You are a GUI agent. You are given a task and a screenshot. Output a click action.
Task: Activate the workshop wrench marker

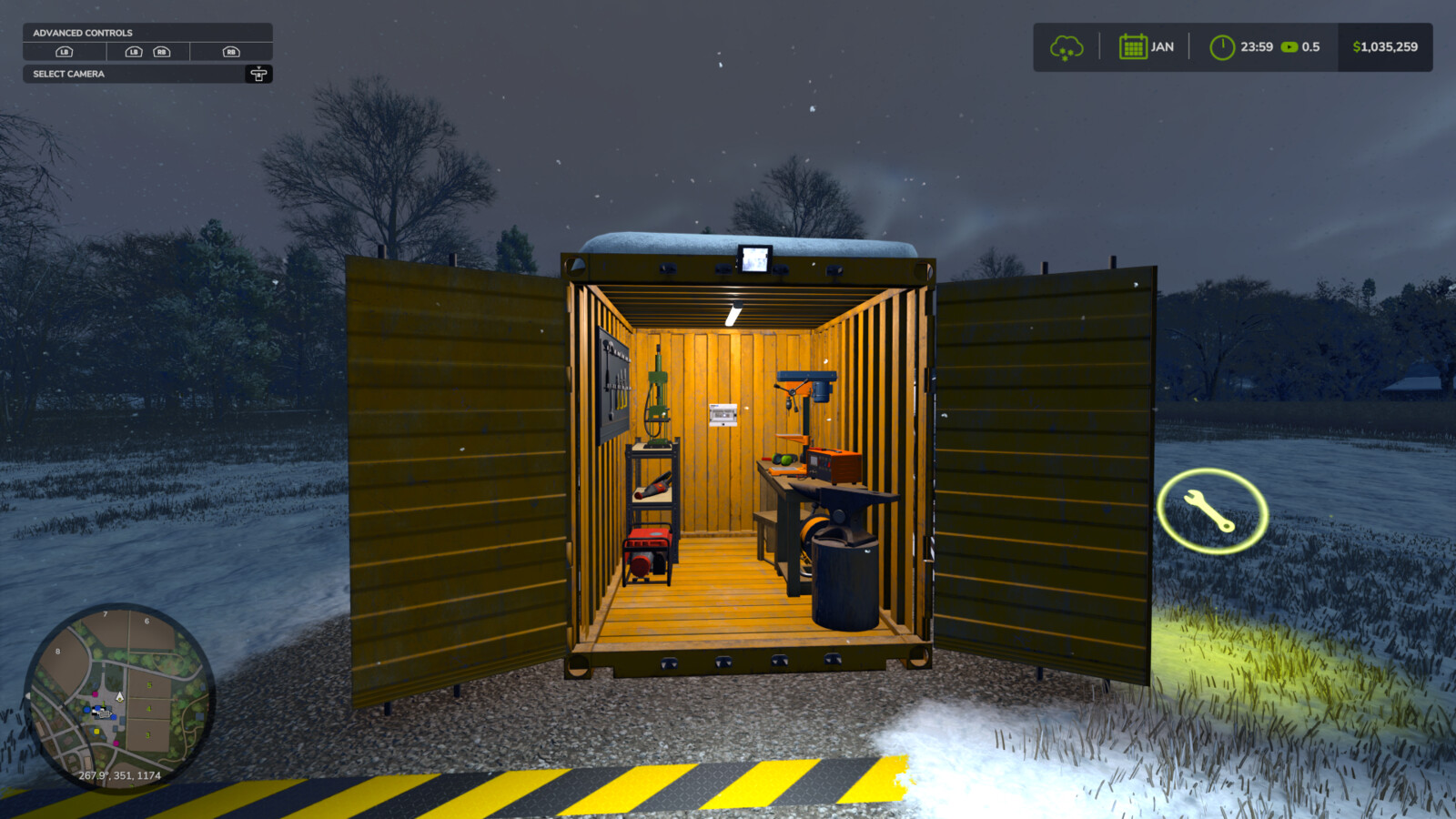coord(1211,511)
